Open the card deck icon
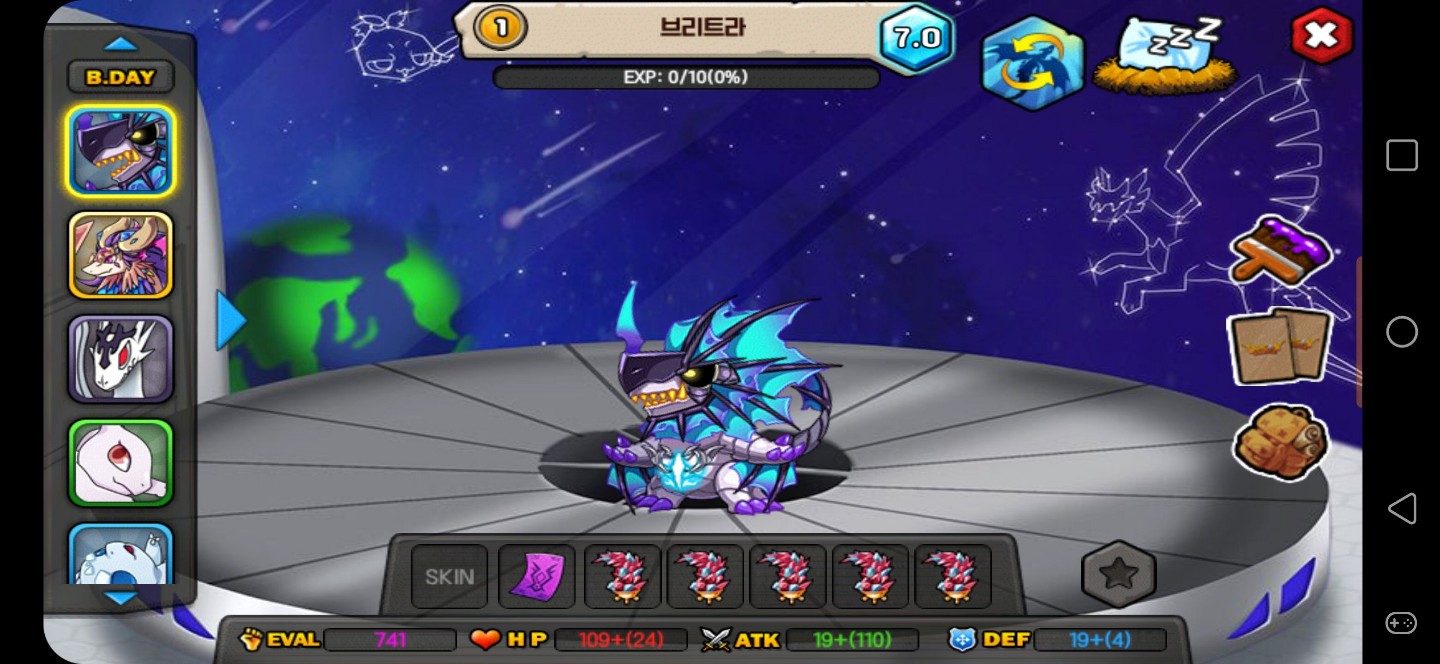 [x=1279, y=347]
